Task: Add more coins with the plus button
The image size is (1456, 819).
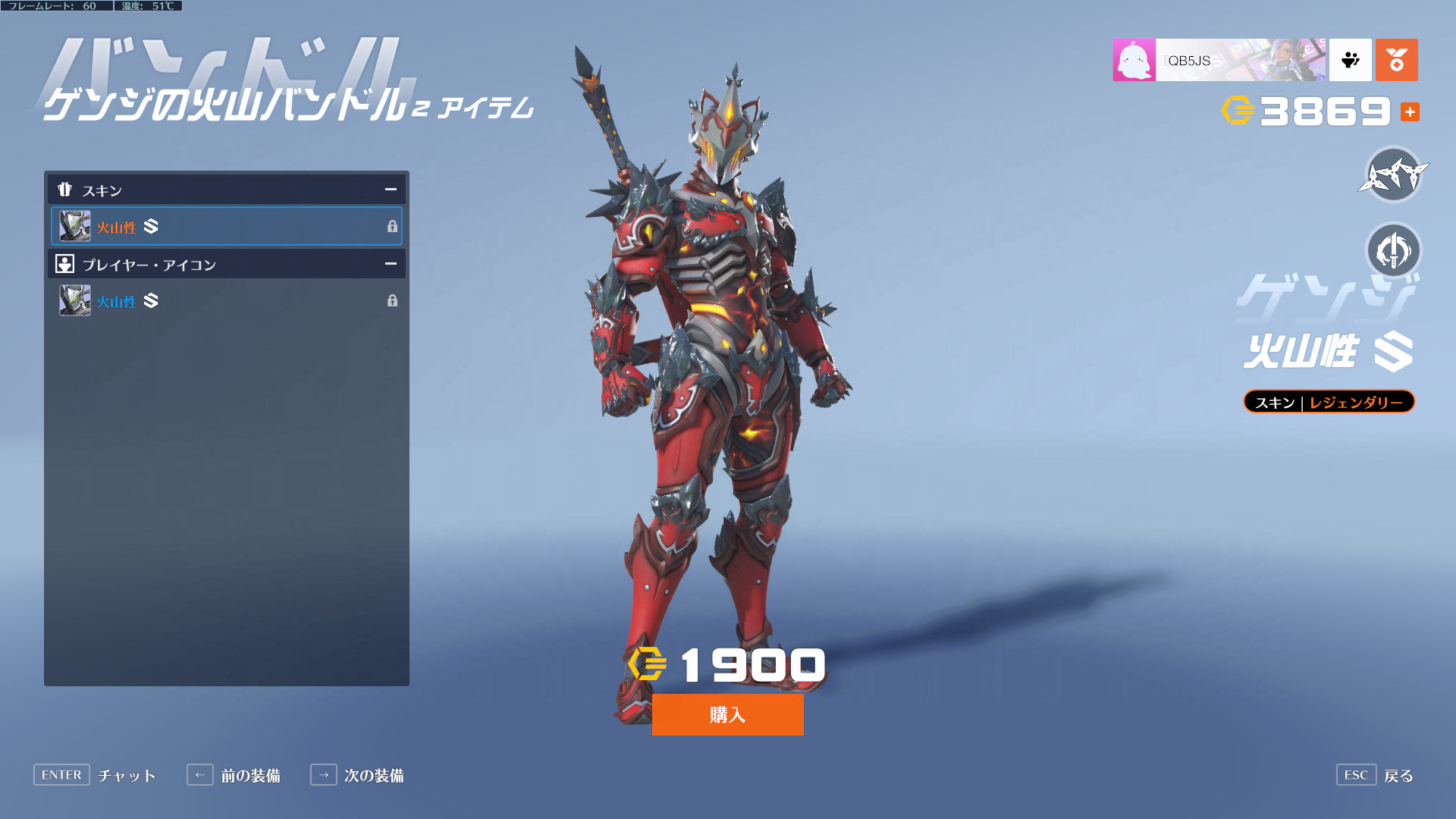Action: tap(1410, 112)
